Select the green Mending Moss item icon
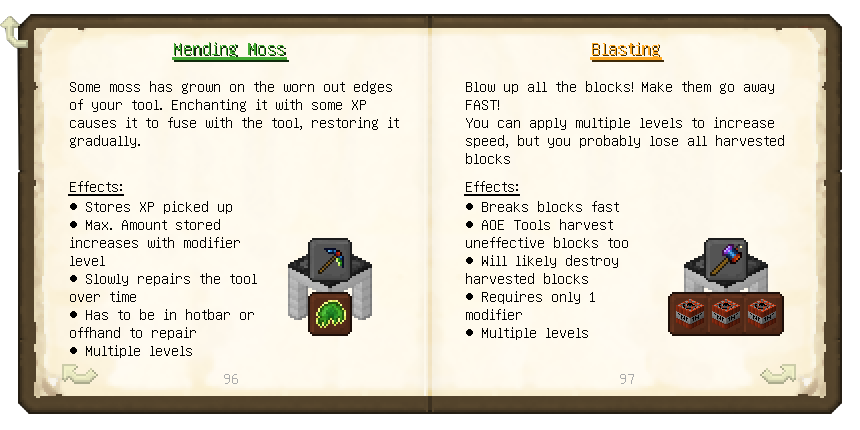Viewport: 860px width, 430px height. point(329,313)
